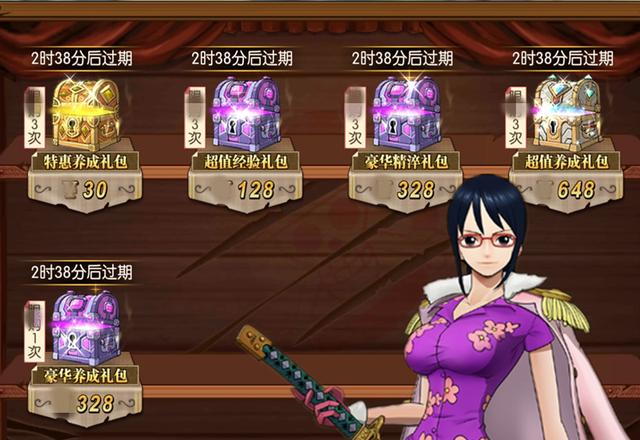Buy 豪华精淬礼包 for 328

406,190
